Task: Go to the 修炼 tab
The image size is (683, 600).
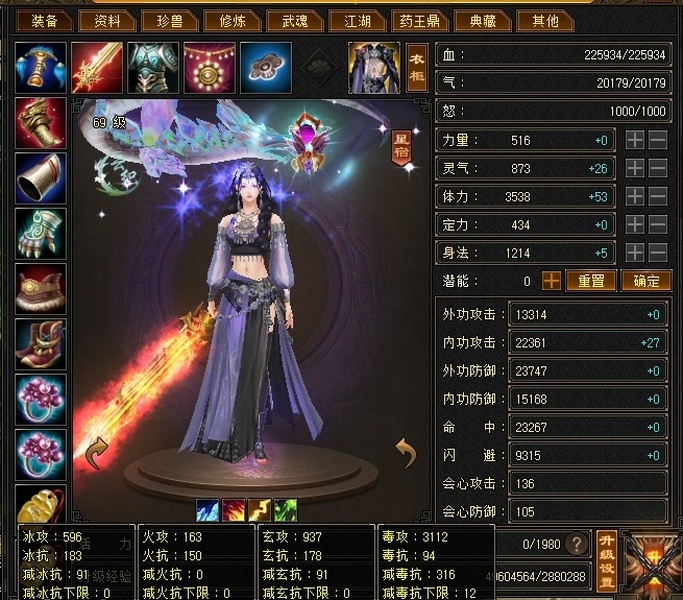Action: click(x=234, y=21)
